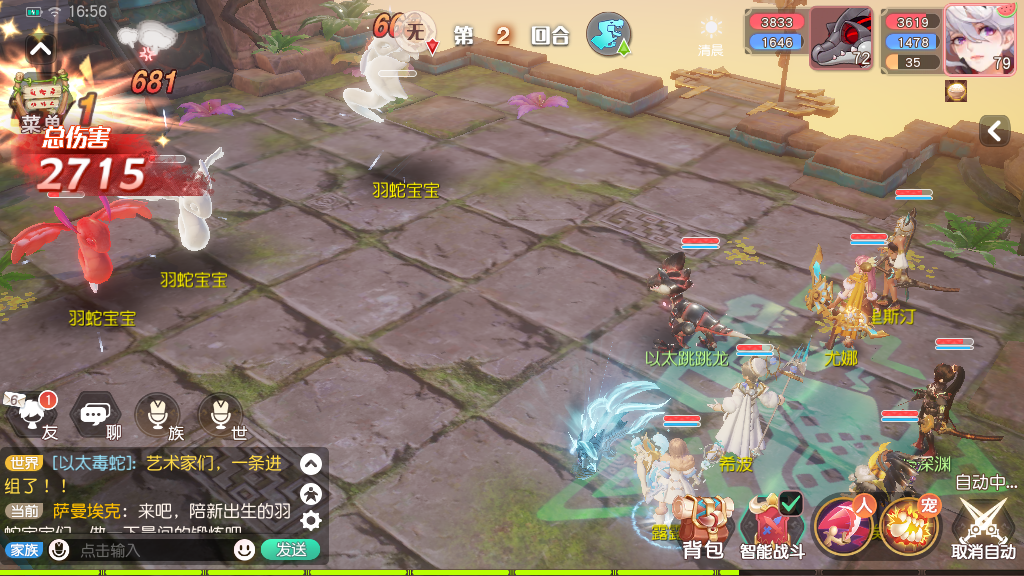Open the emoji picker in chat

click(244, 549)
